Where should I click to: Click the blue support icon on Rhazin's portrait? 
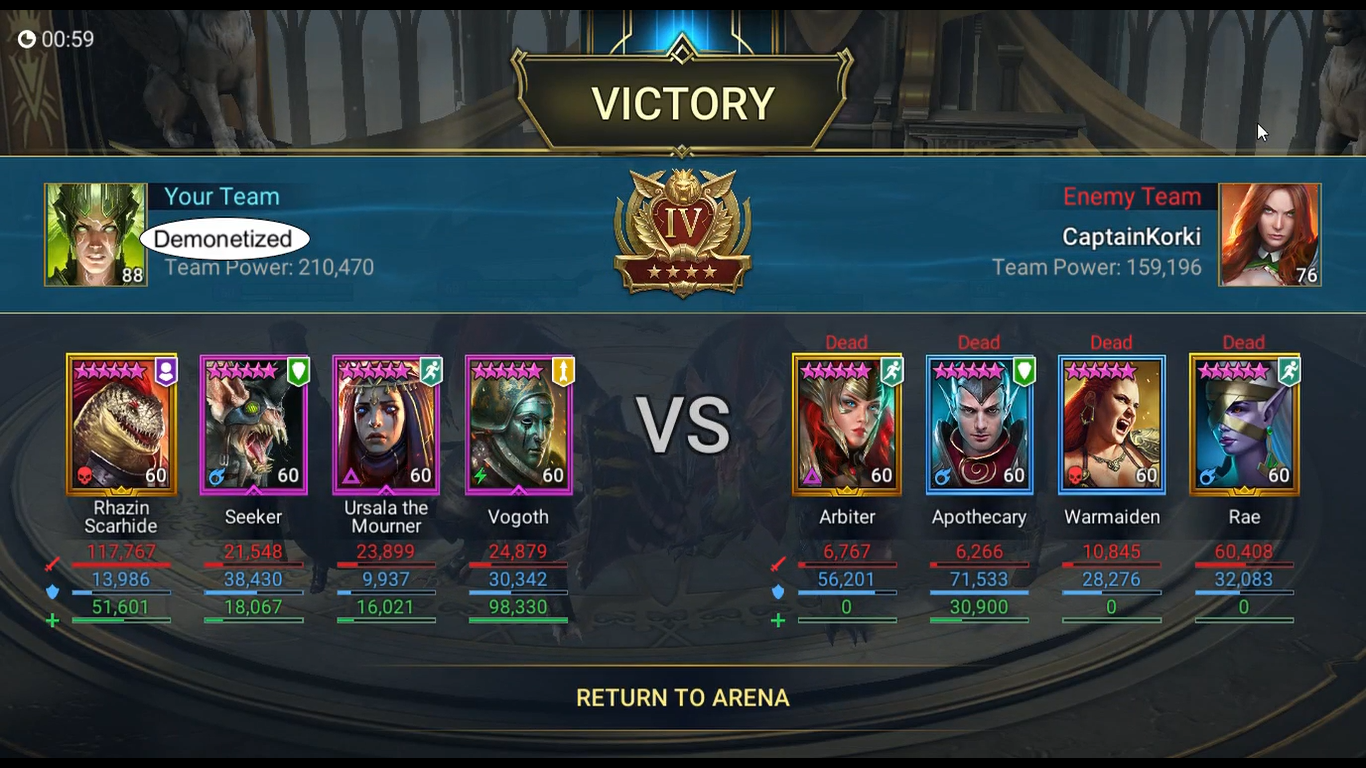coord(167,371)
